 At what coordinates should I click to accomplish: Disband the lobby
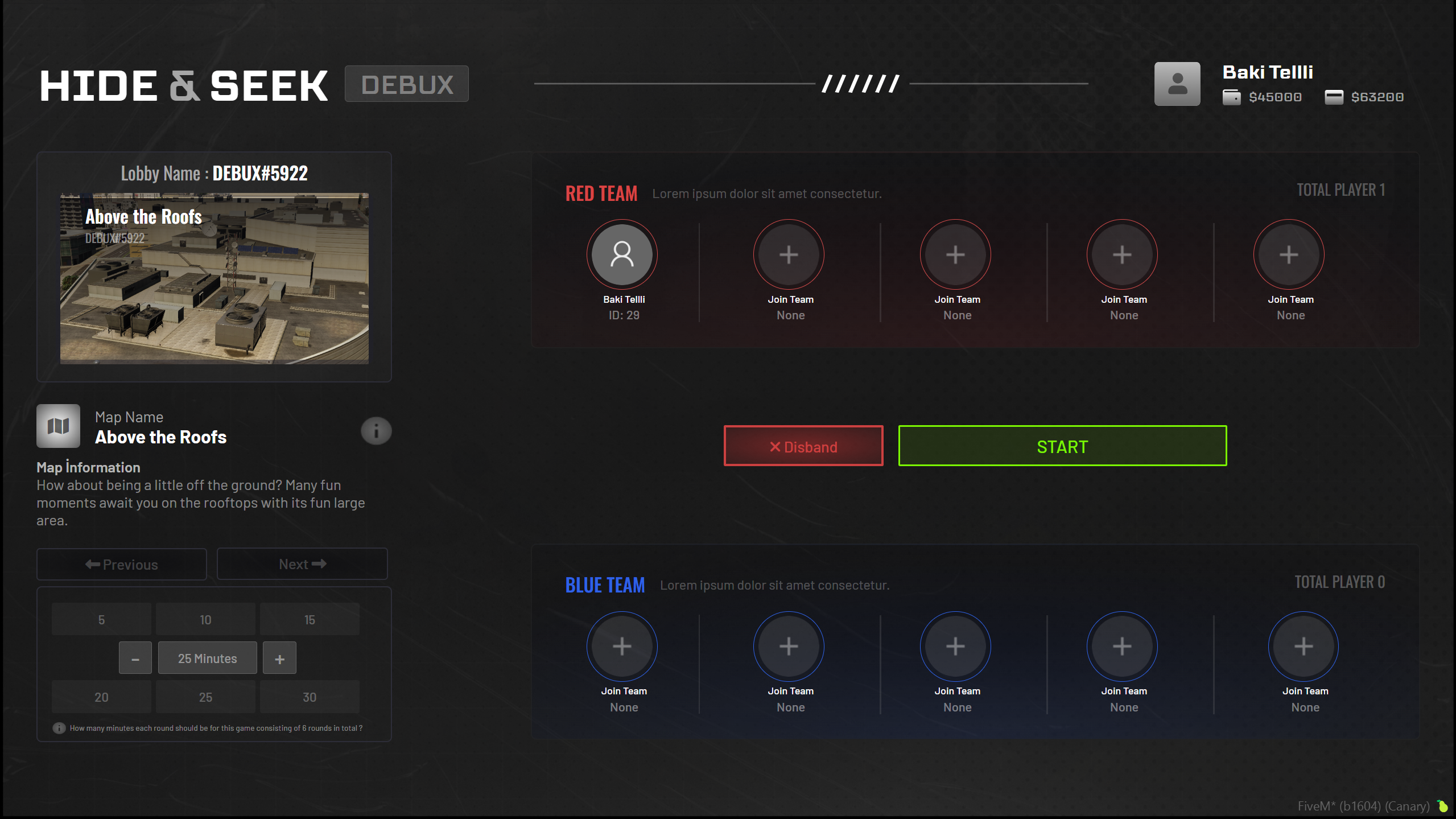click(803, 446)
